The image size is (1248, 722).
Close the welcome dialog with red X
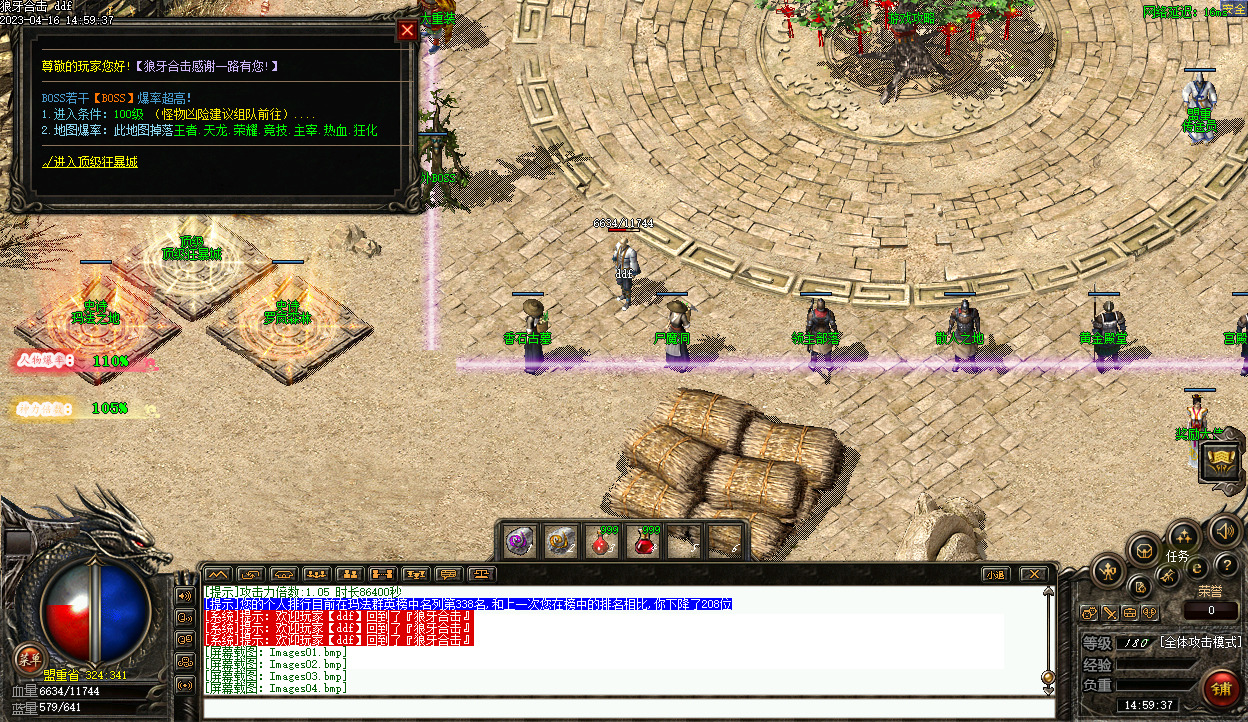pos(407,30)
